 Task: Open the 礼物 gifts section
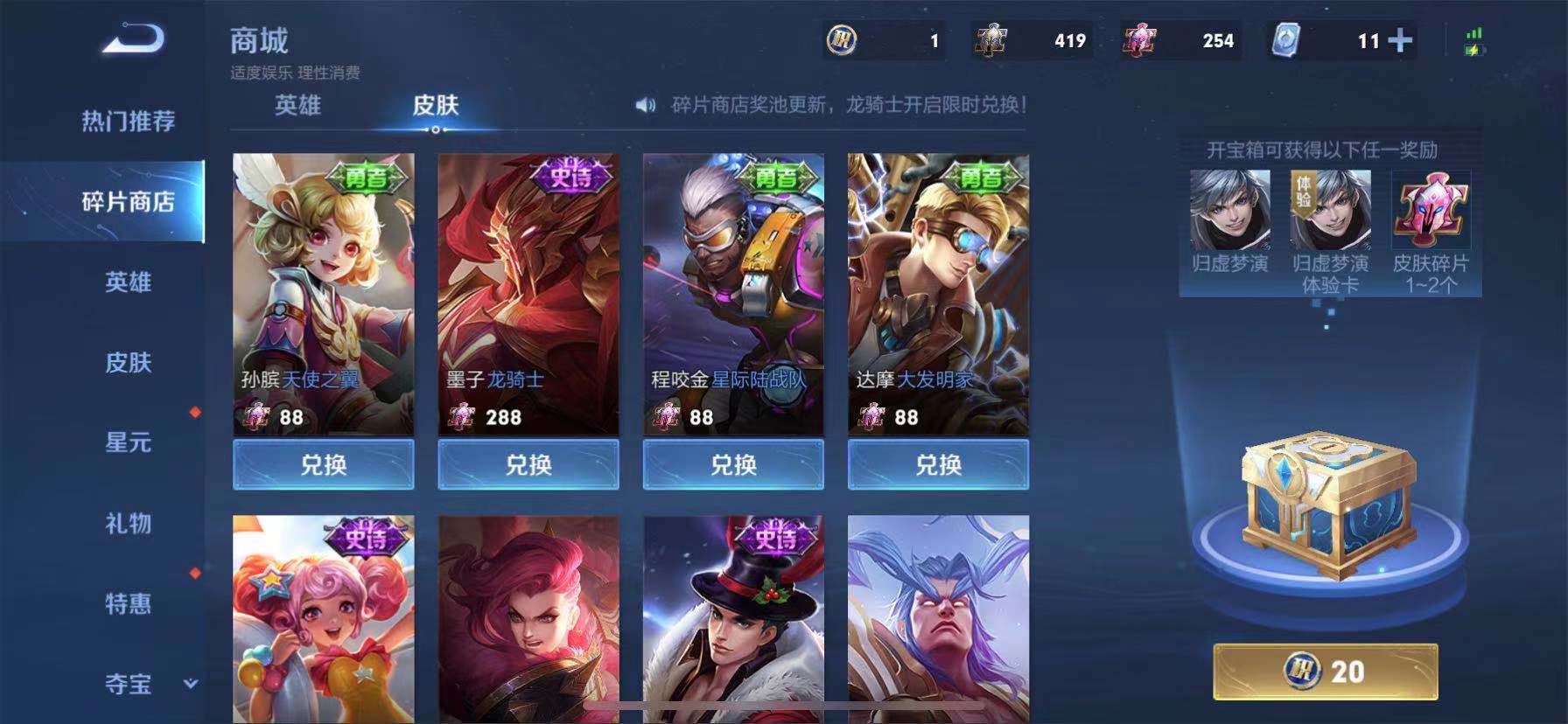129,526
